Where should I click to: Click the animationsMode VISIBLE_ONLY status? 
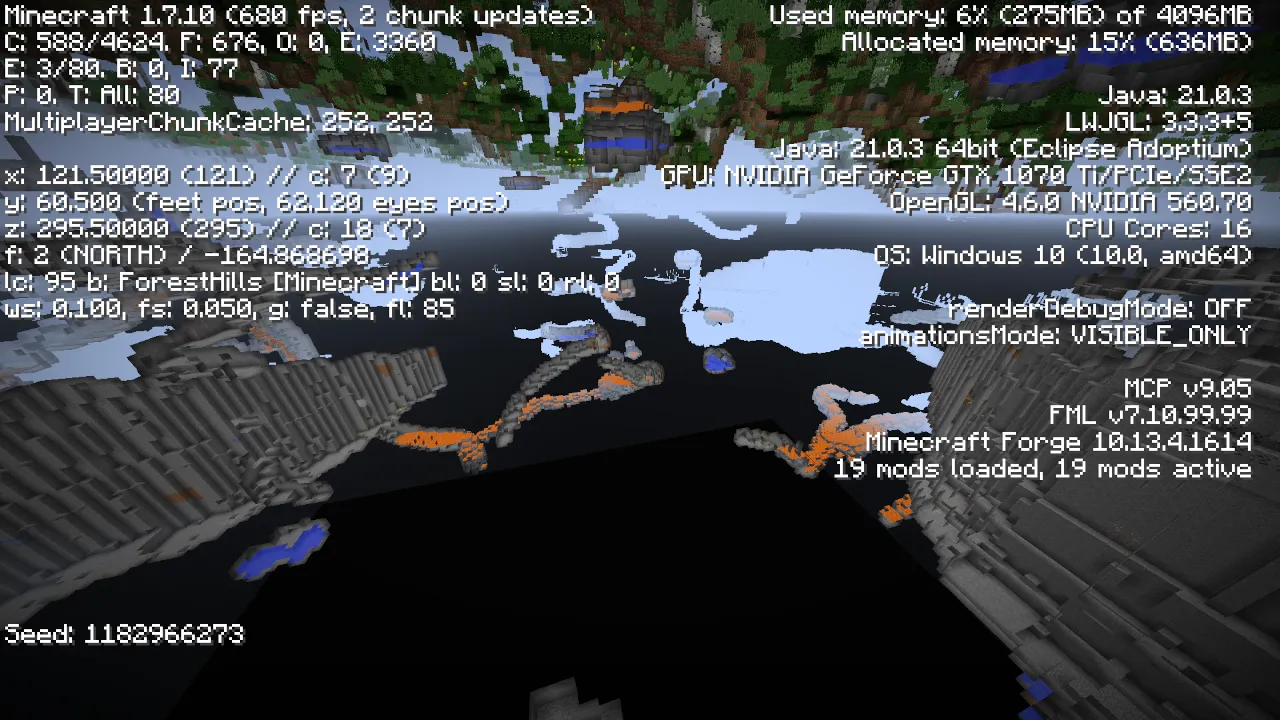[1055, 336]
